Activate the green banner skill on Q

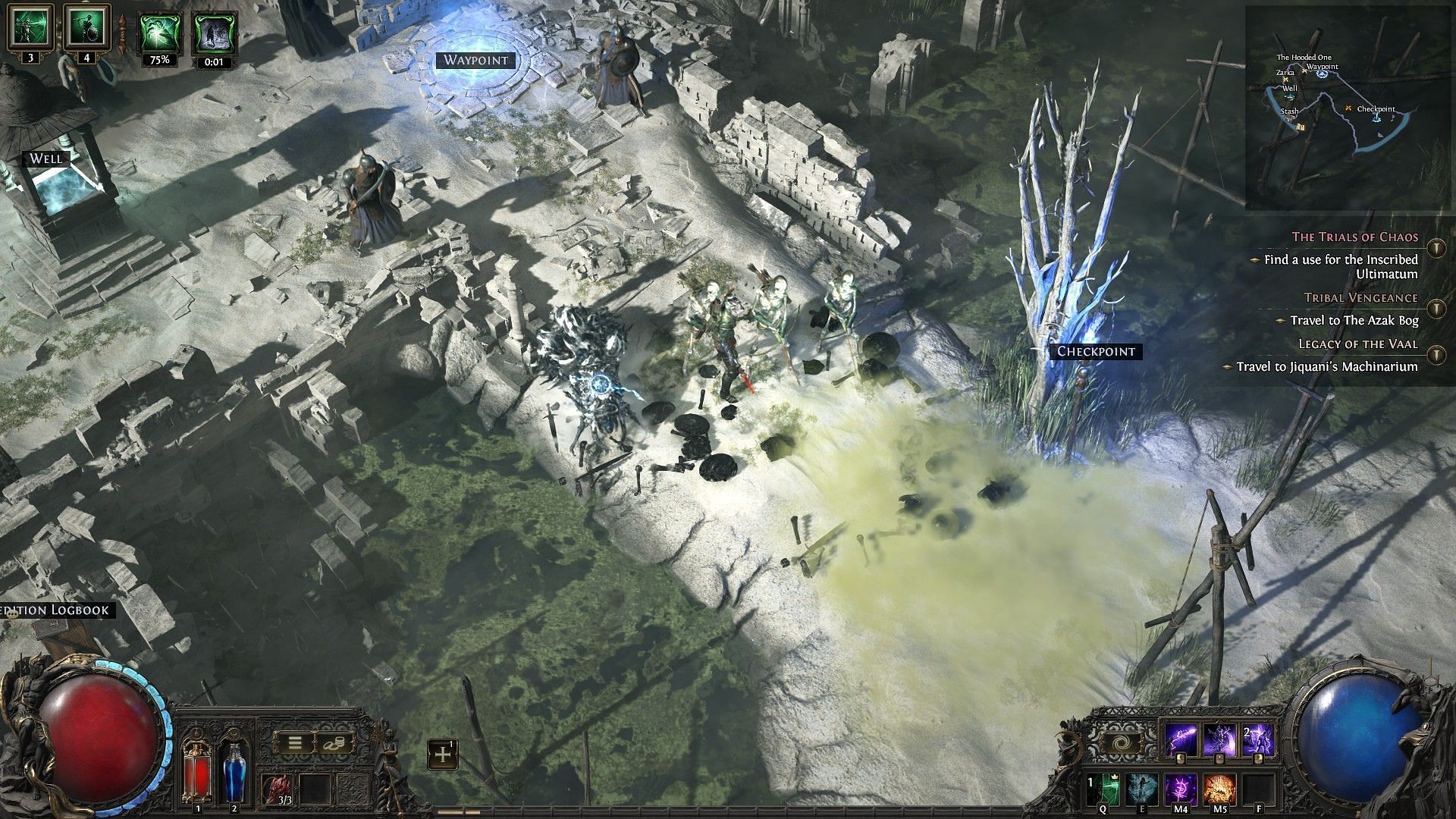1103,789
